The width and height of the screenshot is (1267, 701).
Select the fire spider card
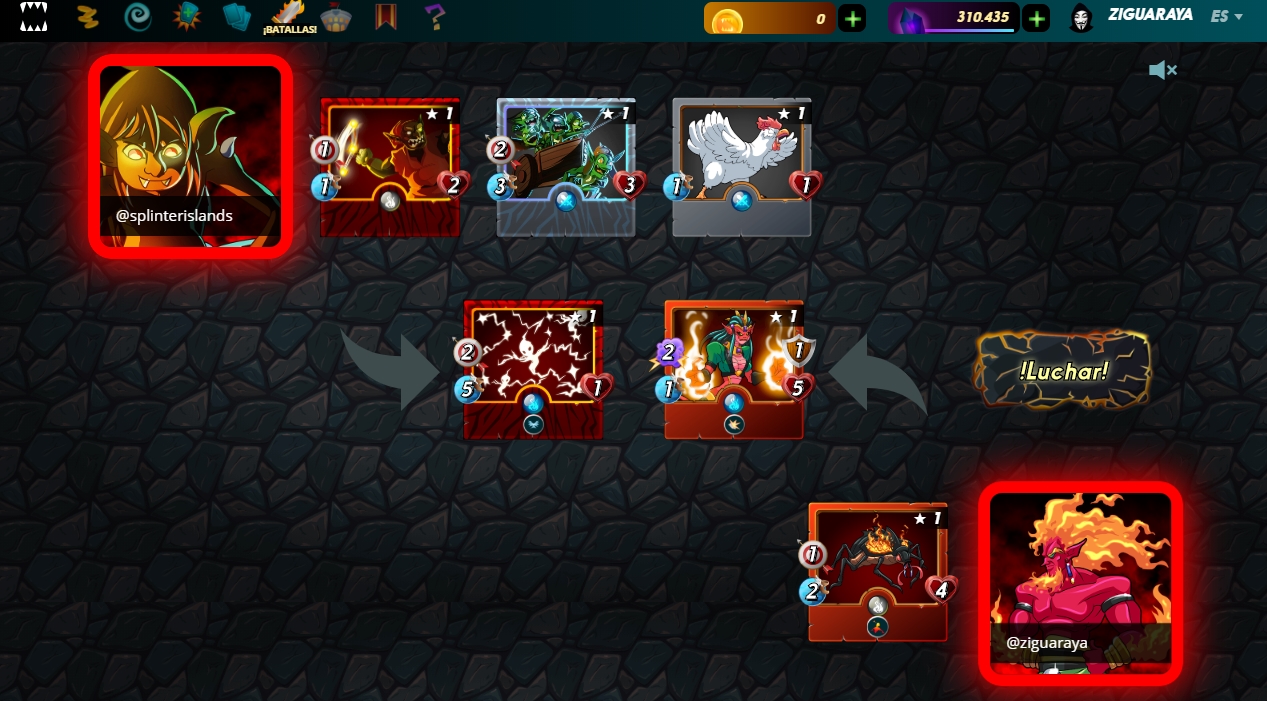point(878,571)
